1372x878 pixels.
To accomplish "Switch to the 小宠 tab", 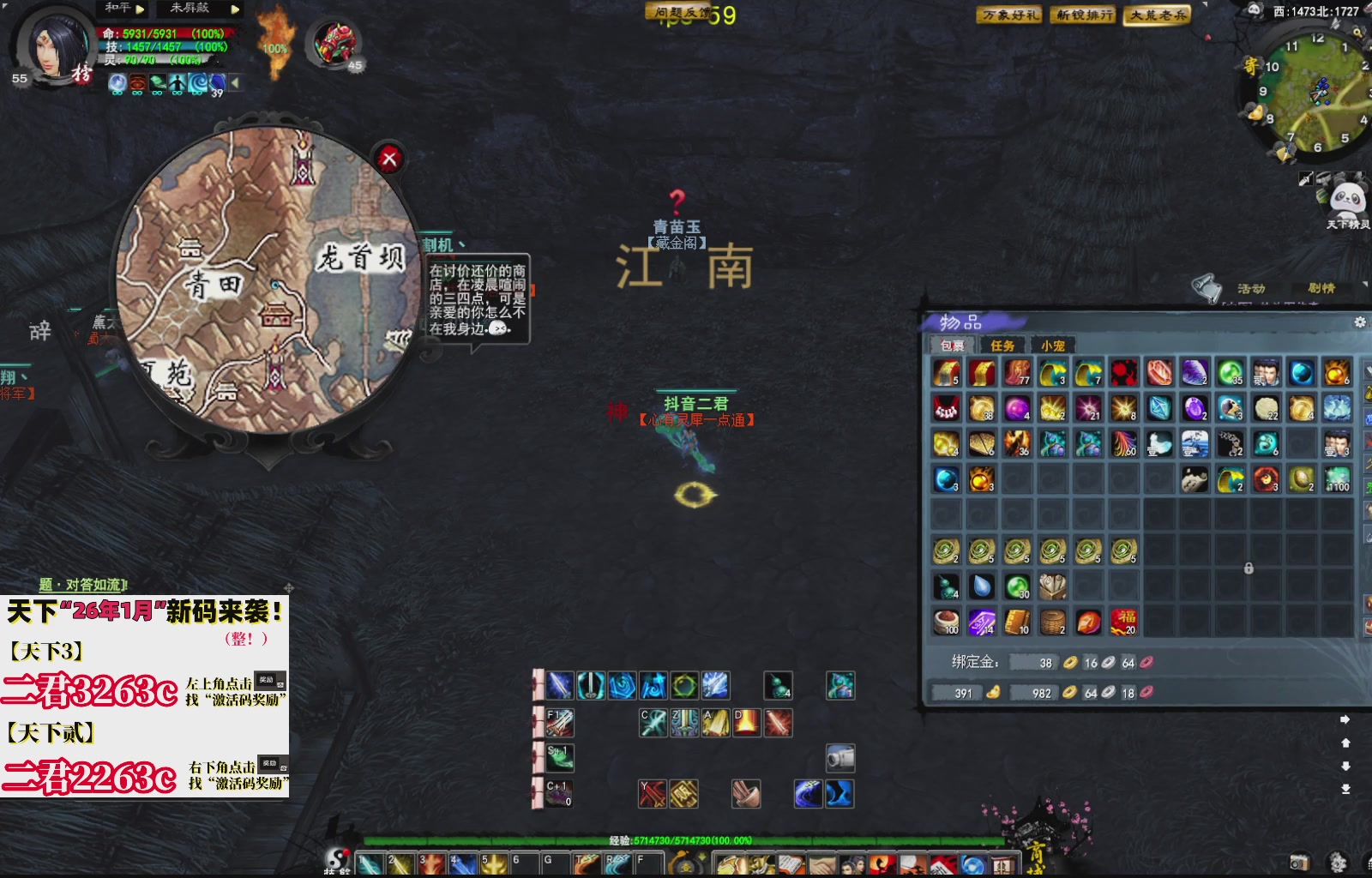I will coord(1053,346).
